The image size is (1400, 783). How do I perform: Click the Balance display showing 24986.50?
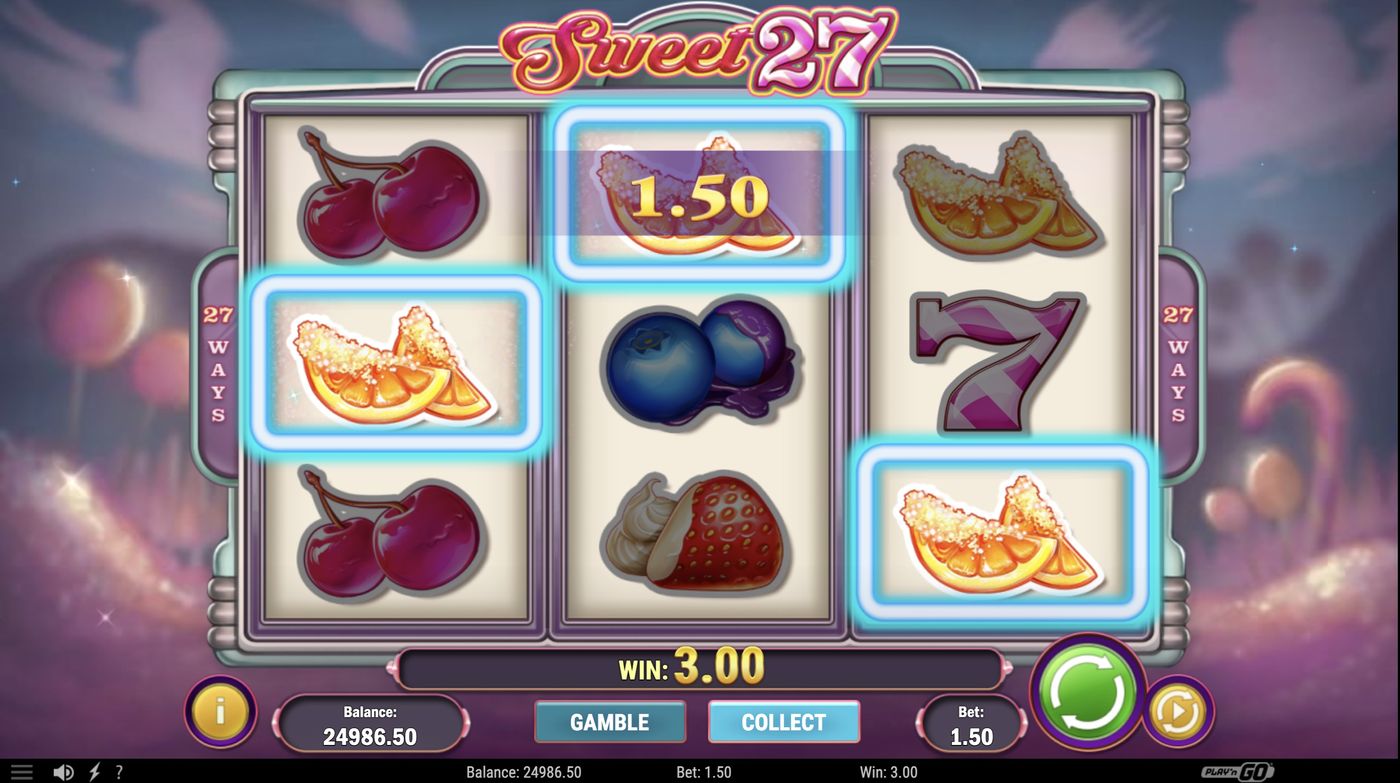(371, 722)
